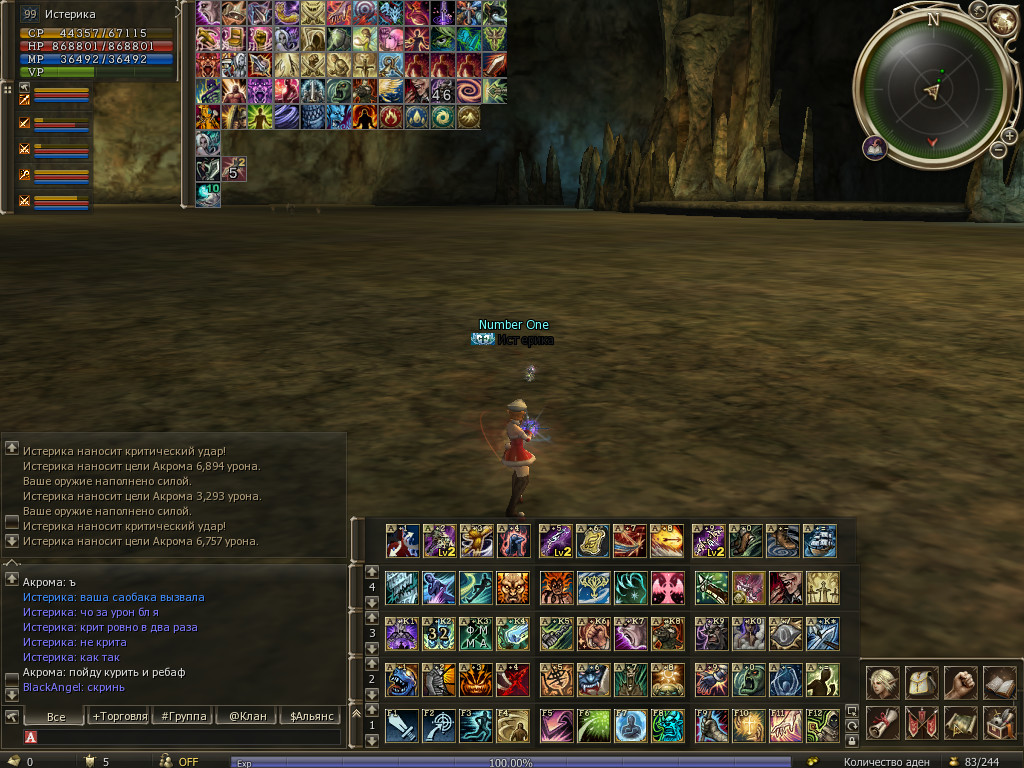Use the F1 sword attack hotbar slot

401,725
